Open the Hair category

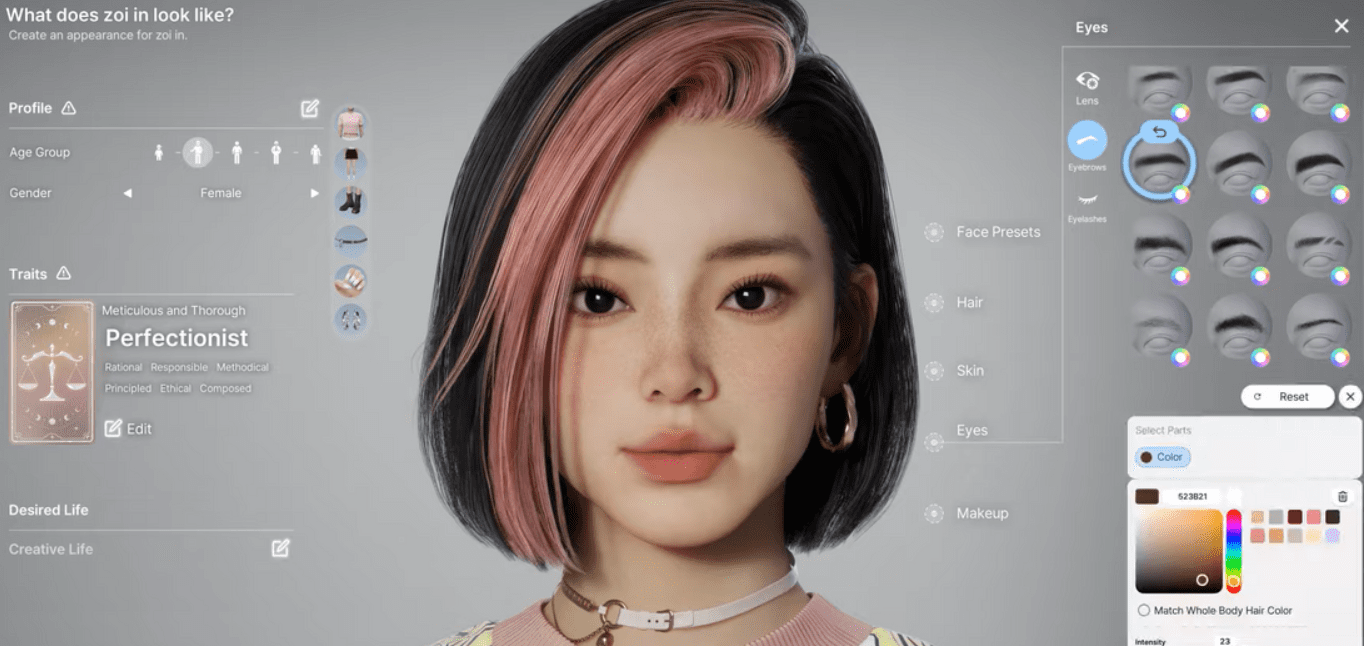tap(969, 302)
